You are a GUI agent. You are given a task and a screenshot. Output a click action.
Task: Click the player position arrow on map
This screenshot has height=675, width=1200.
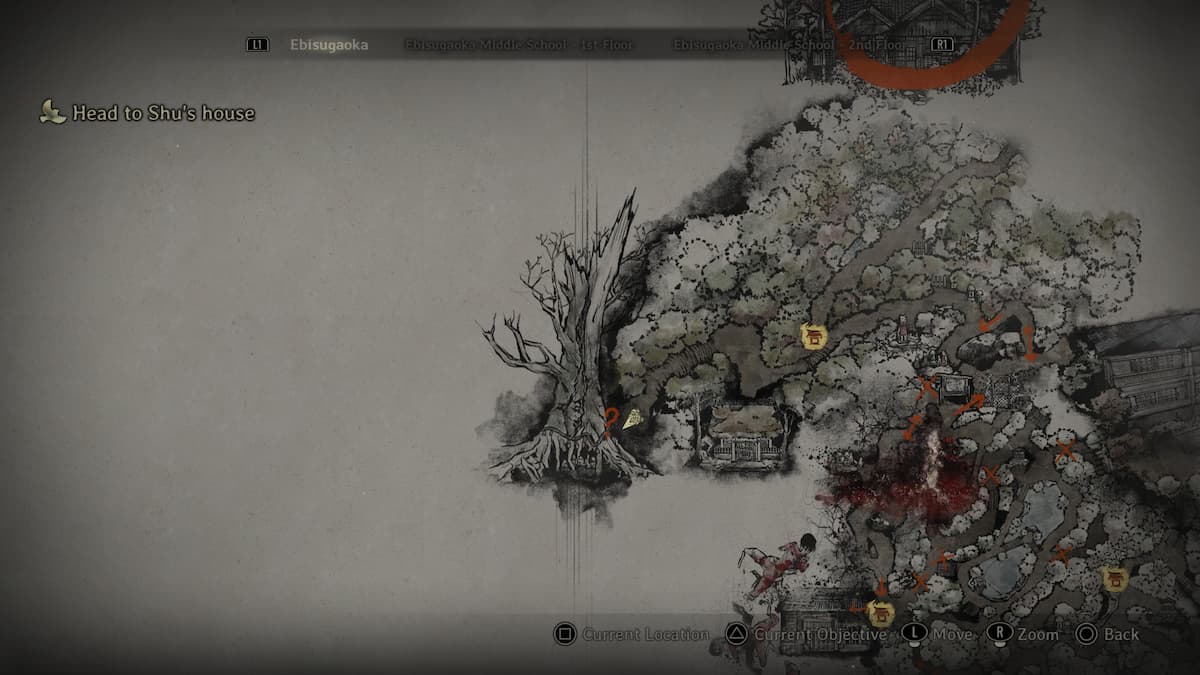click(632, 421)
